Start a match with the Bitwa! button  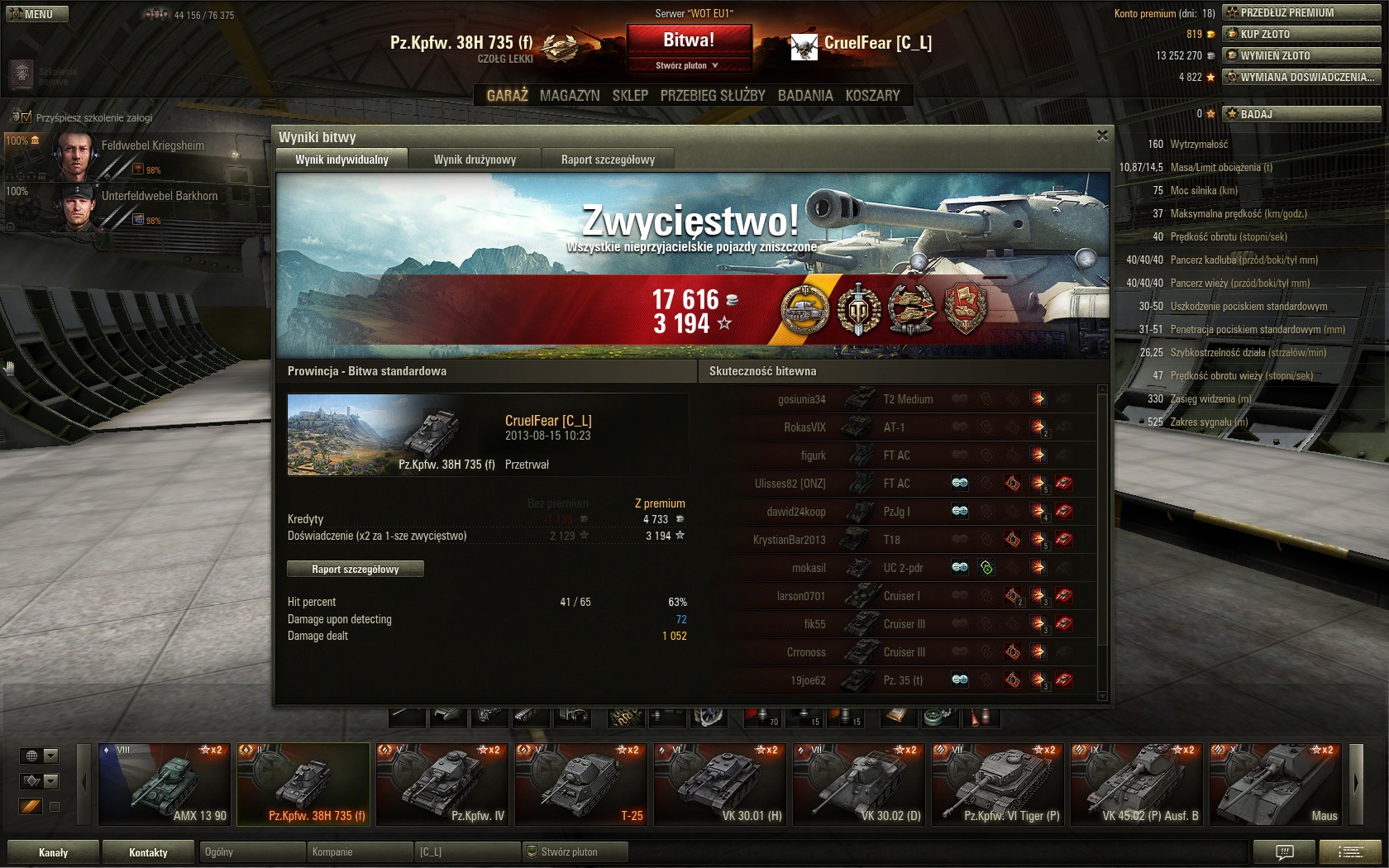coord(689,40)
